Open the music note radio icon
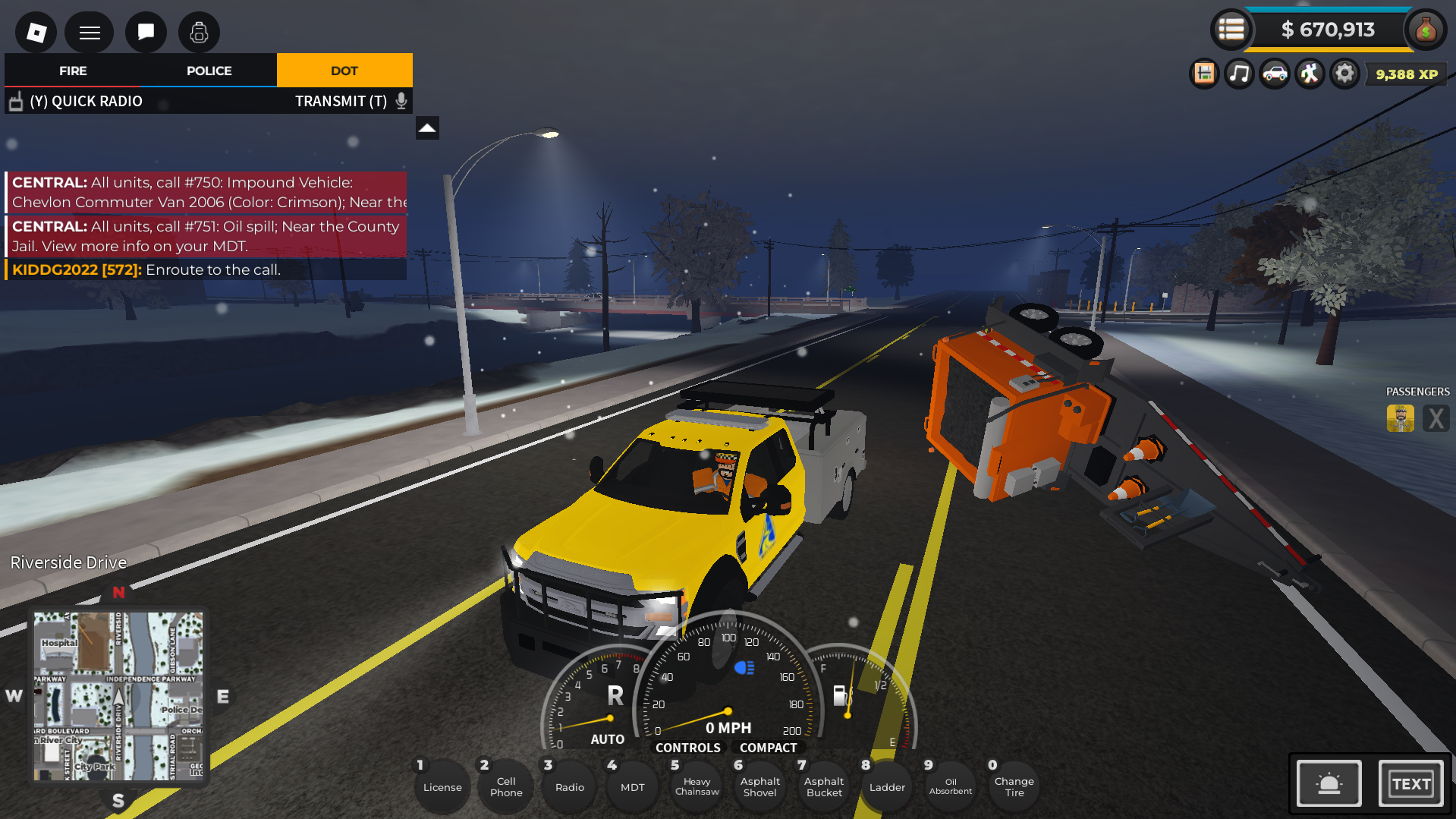The height and width of the screenshot is (819, 1456). coord(1239,74)
